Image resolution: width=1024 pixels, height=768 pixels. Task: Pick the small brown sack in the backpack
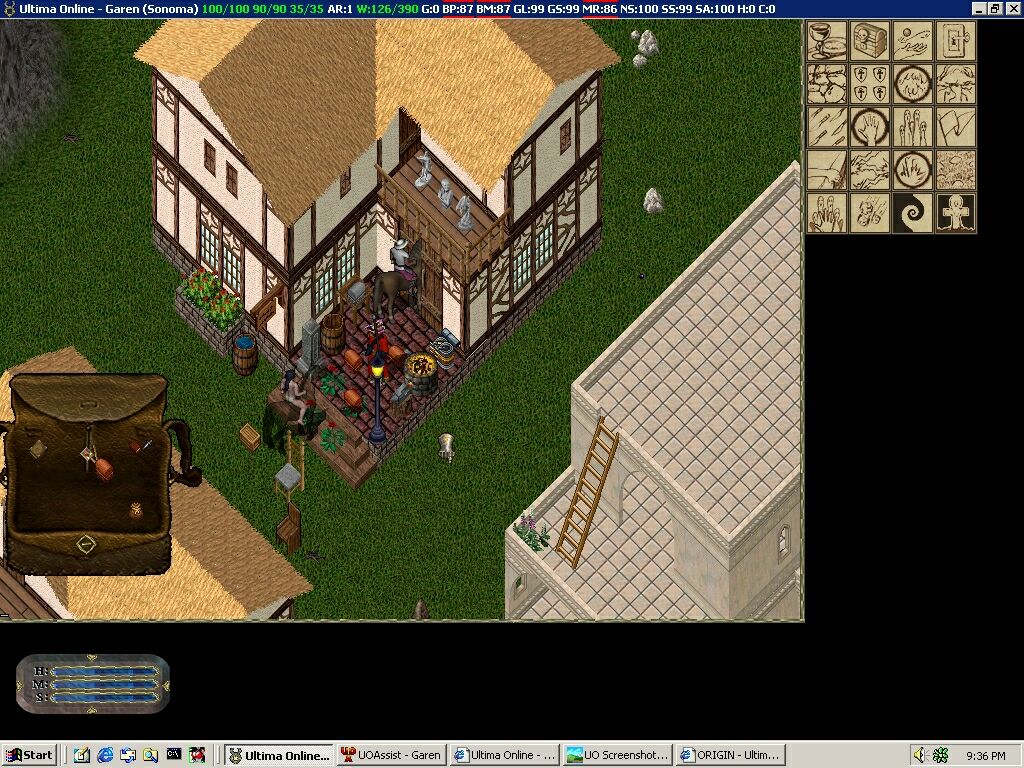tap(136, 510)
